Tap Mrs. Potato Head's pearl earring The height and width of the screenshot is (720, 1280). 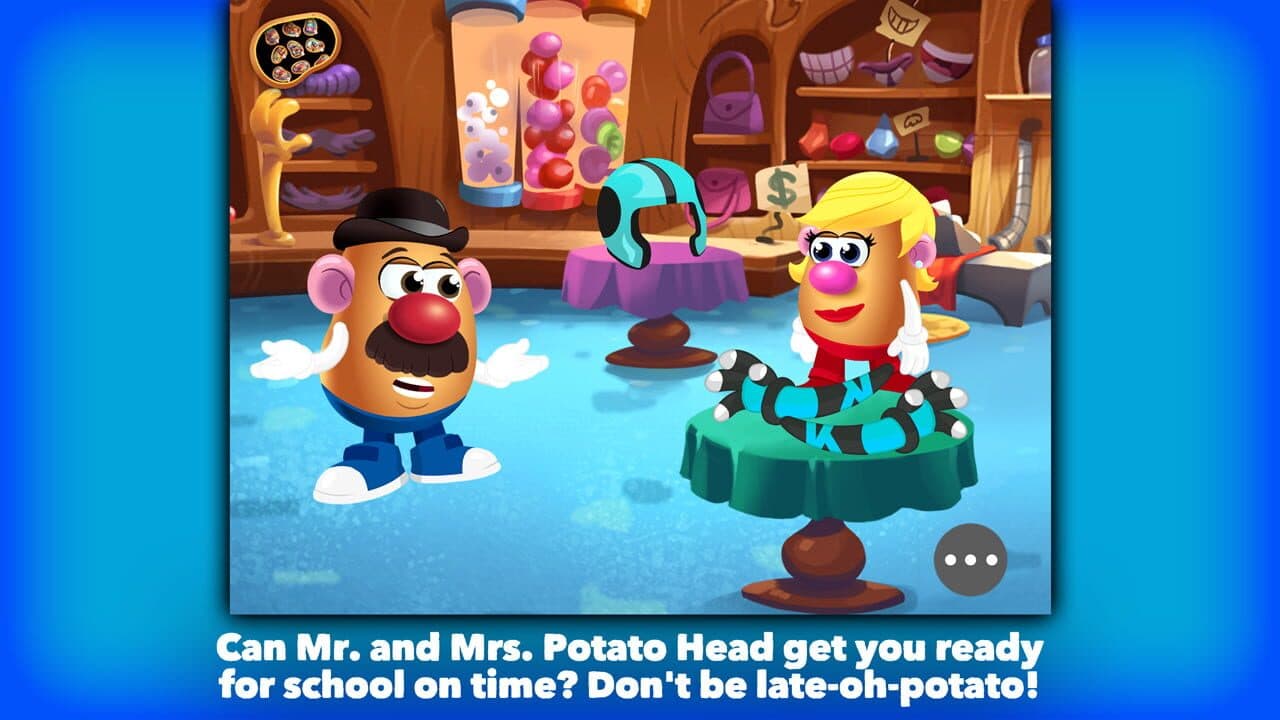click(921, 262)
